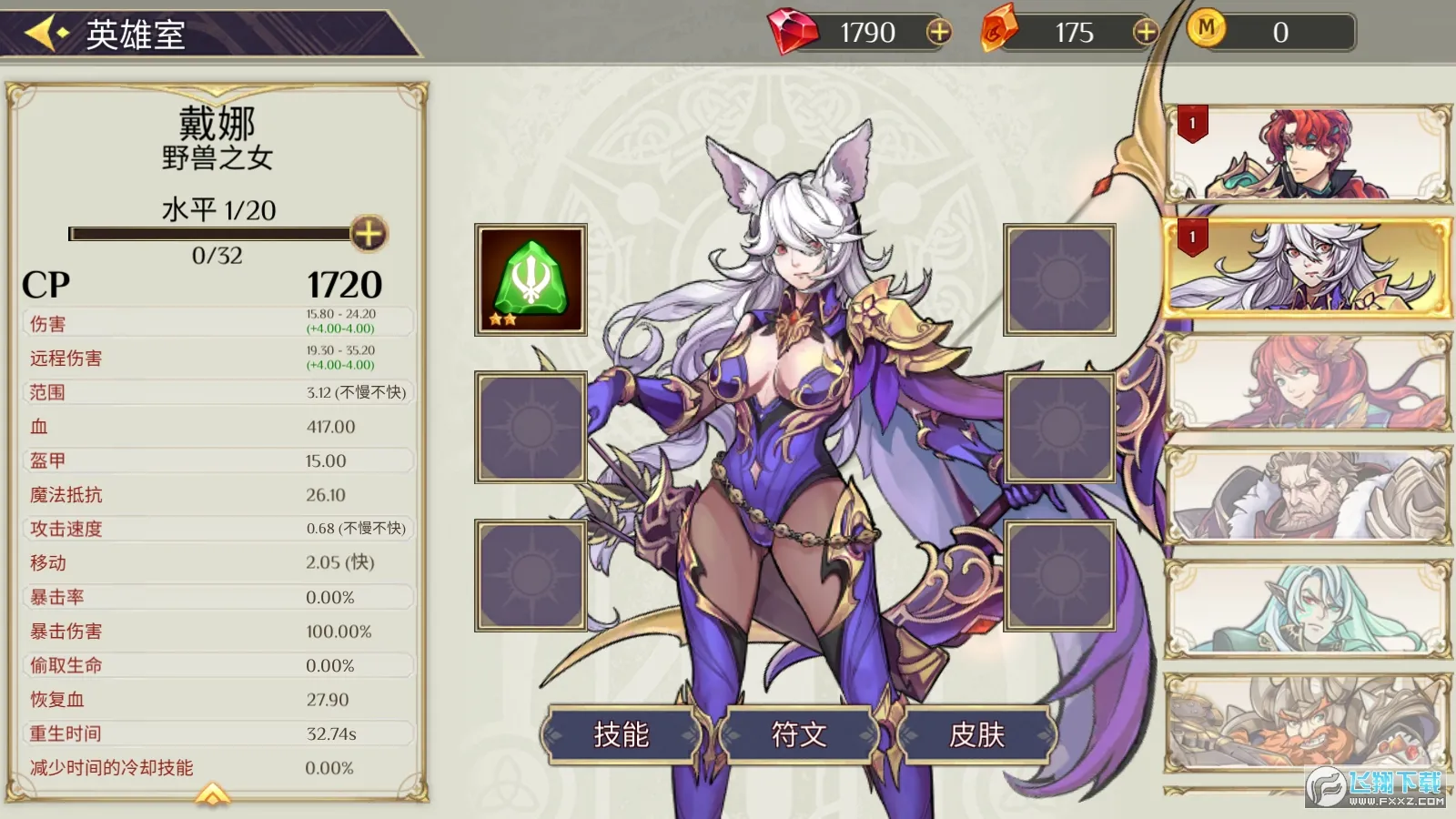Tap the orange crystal currency icon
The image size is (1456, 819).
pyautogui.click(x=1001, y=30)
